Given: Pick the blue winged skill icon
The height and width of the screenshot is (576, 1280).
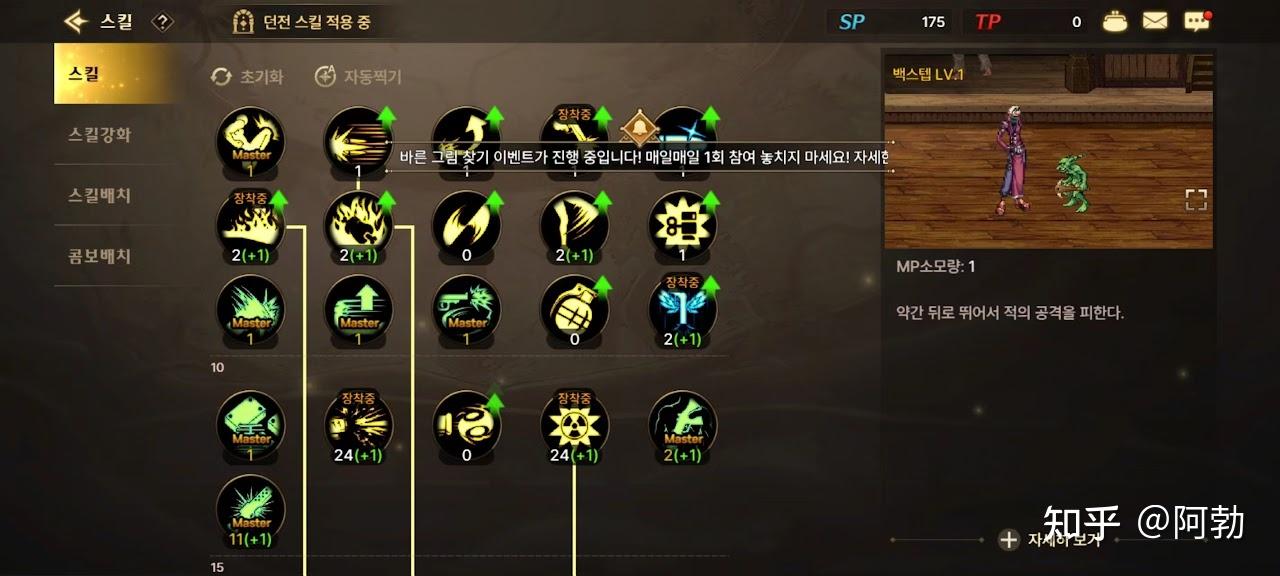Looking at the screenshot, I should [683, 308].
